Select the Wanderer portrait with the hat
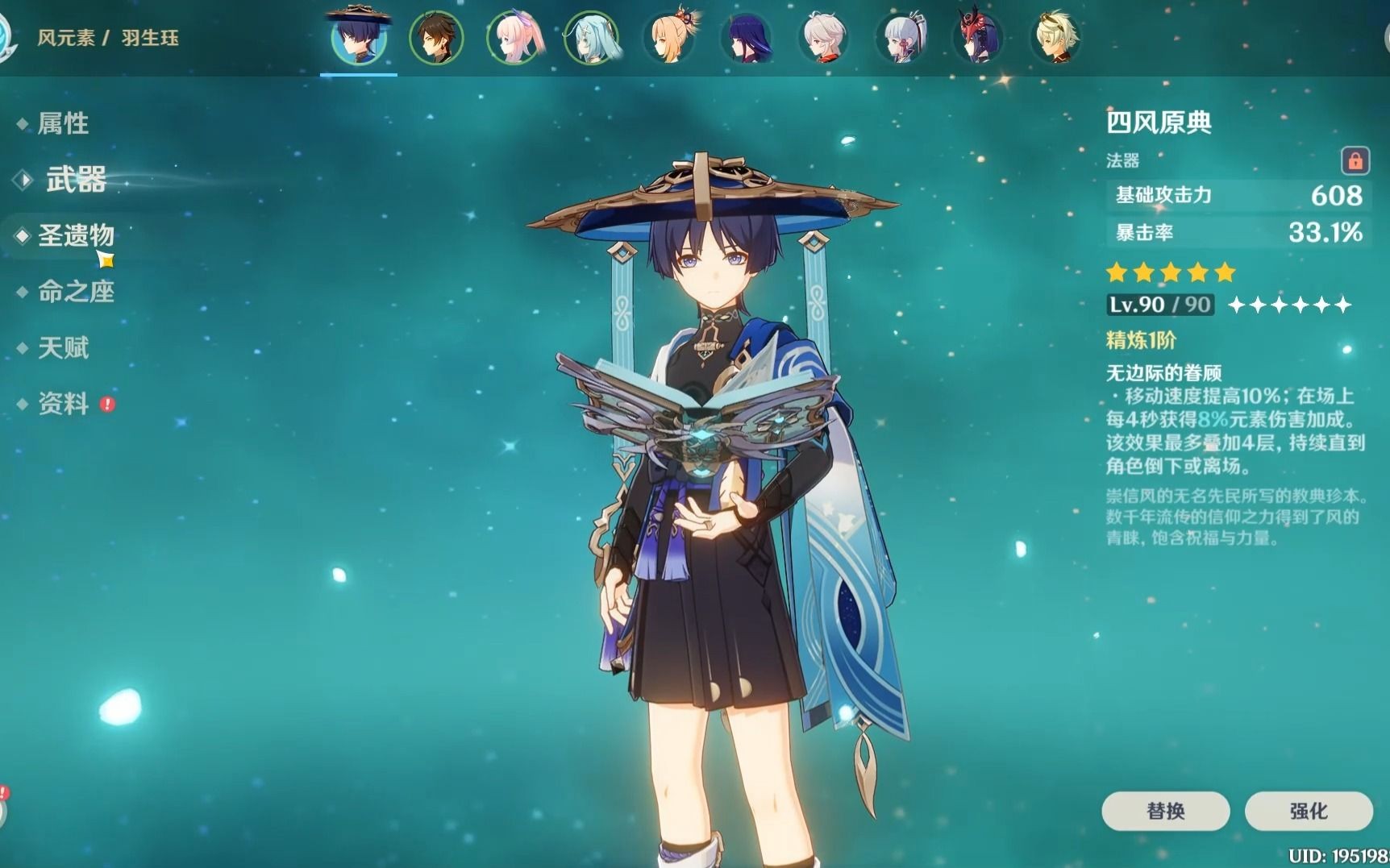 (x=359, y=36)
